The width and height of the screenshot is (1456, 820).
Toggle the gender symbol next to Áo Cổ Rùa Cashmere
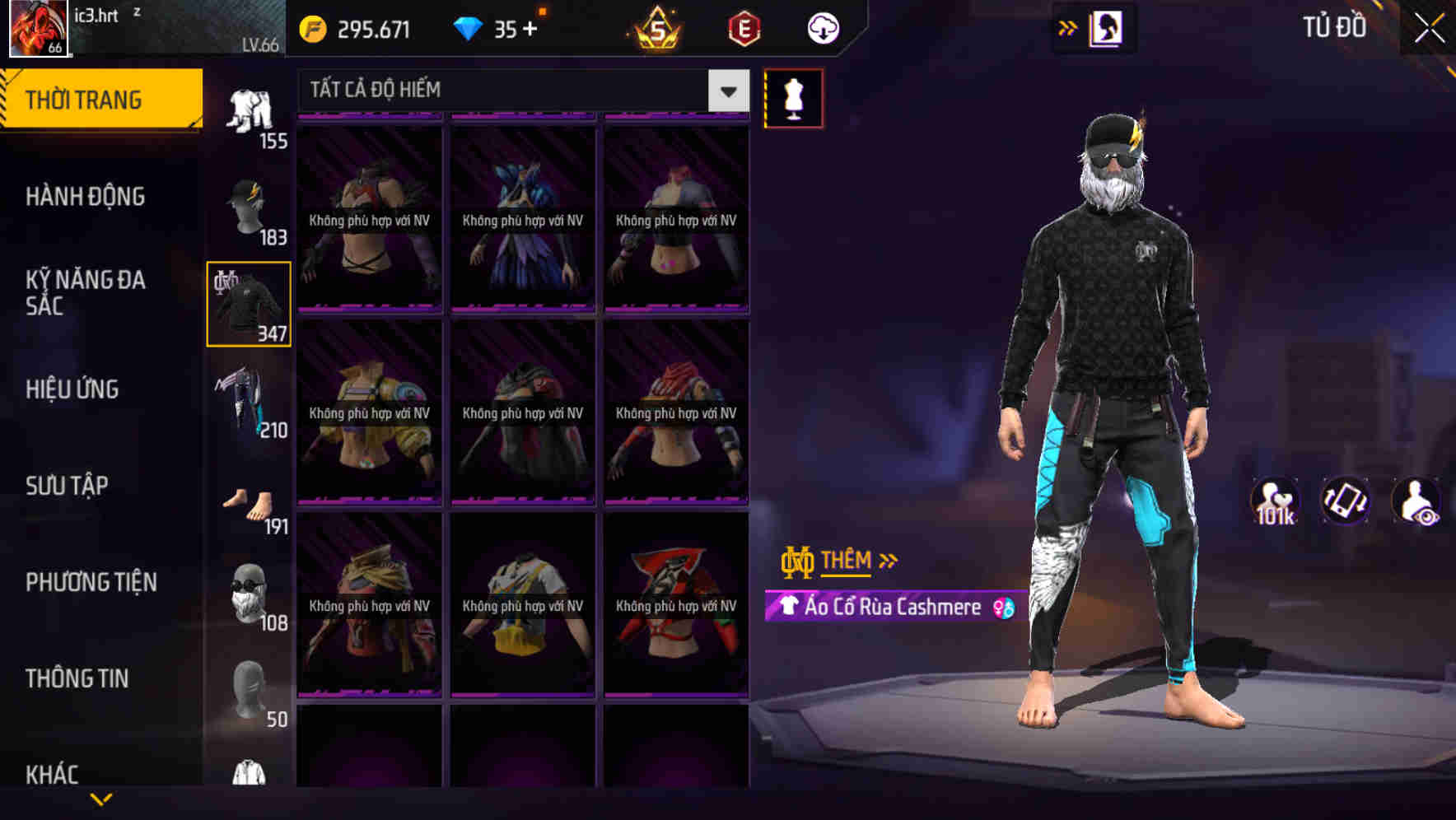[1004, 607]
